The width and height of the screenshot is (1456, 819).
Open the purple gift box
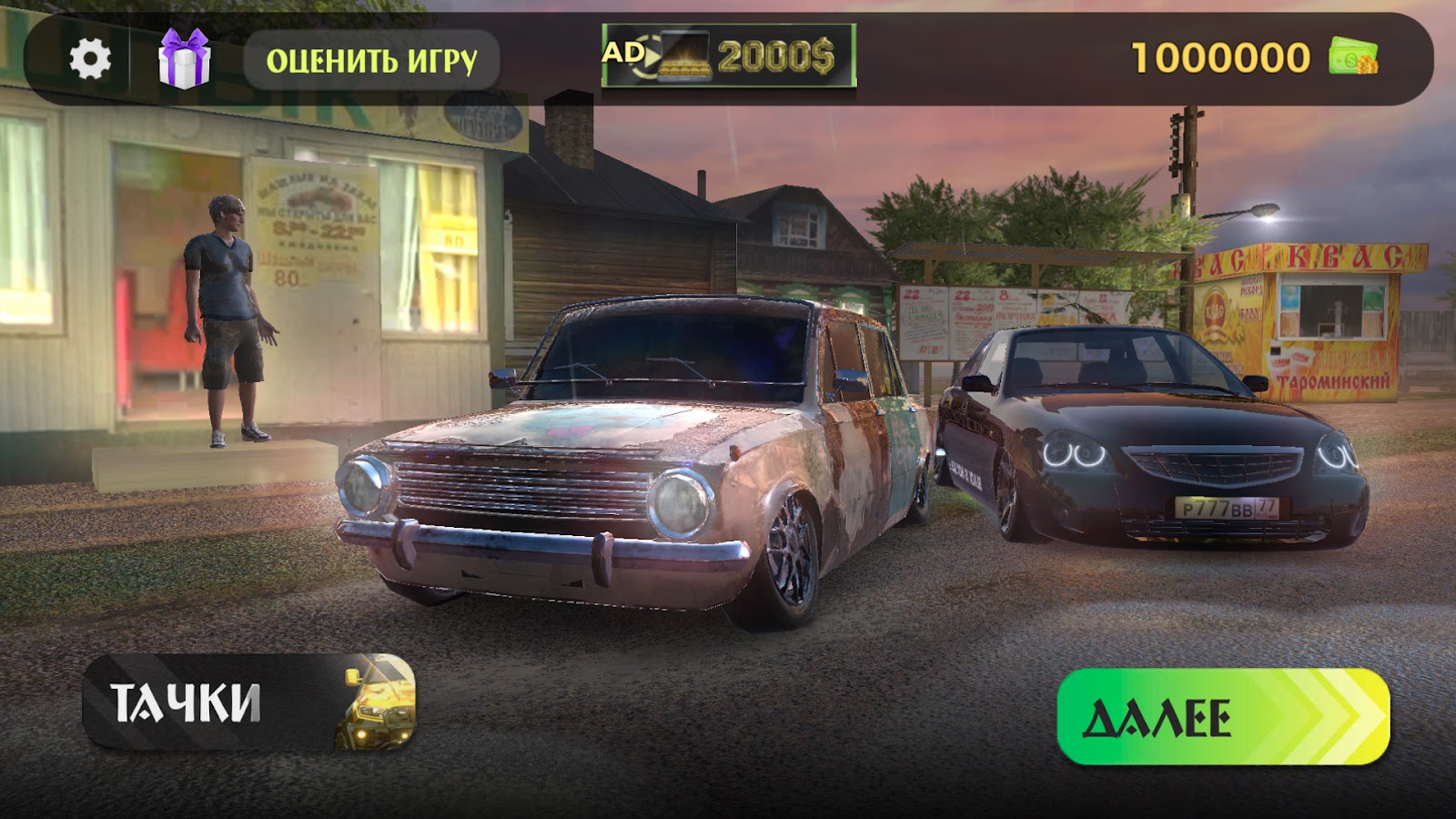[185, 60]
